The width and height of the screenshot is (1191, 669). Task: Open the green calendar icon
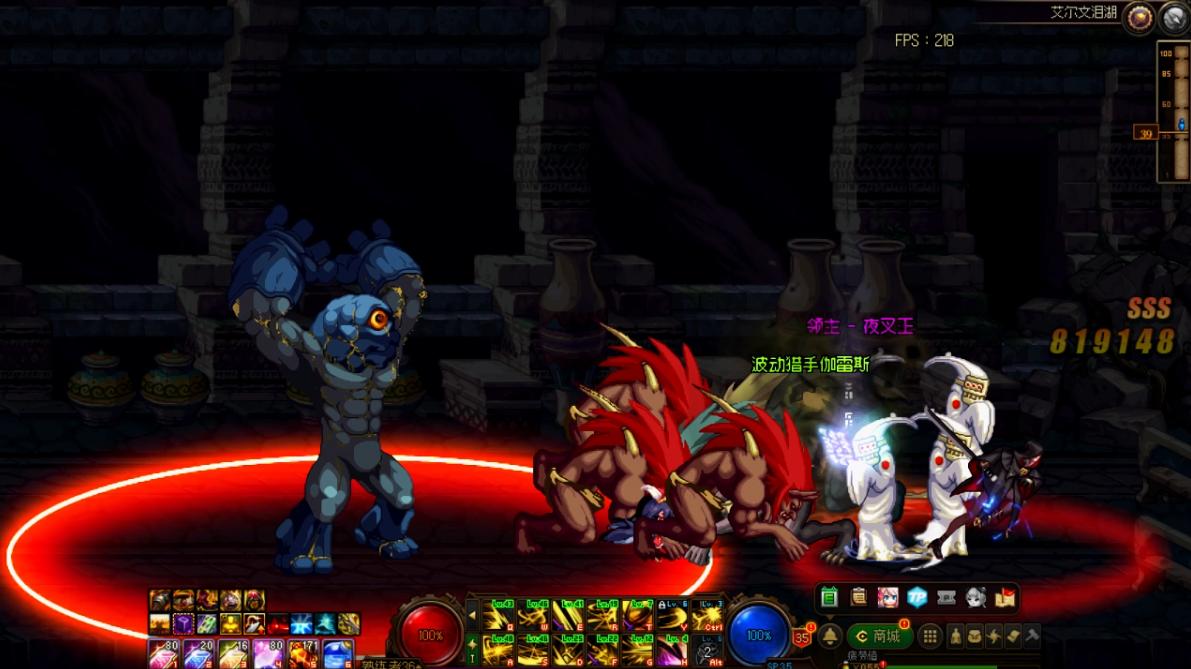(x=829, y=598)
